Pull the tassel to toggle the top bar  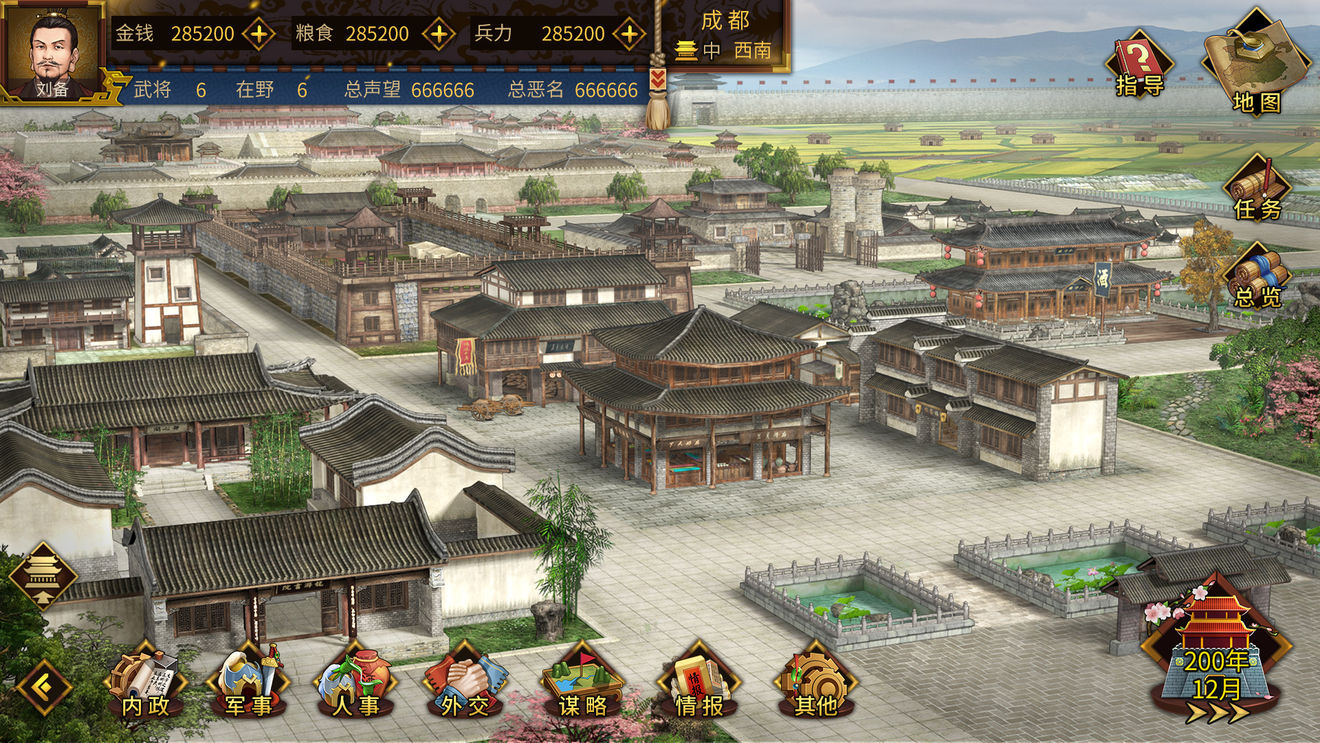(657, 100)
